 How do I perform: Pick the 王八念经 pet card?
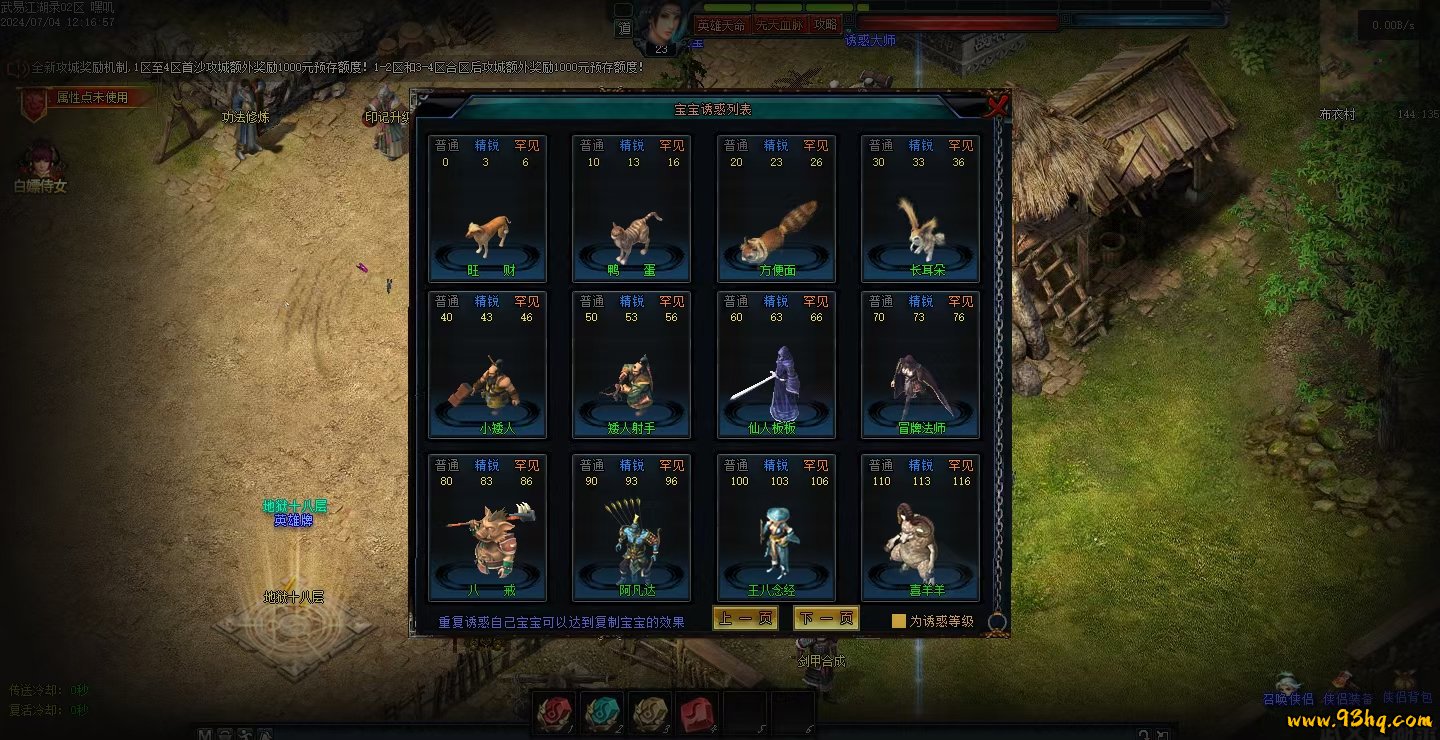point(776,528)
